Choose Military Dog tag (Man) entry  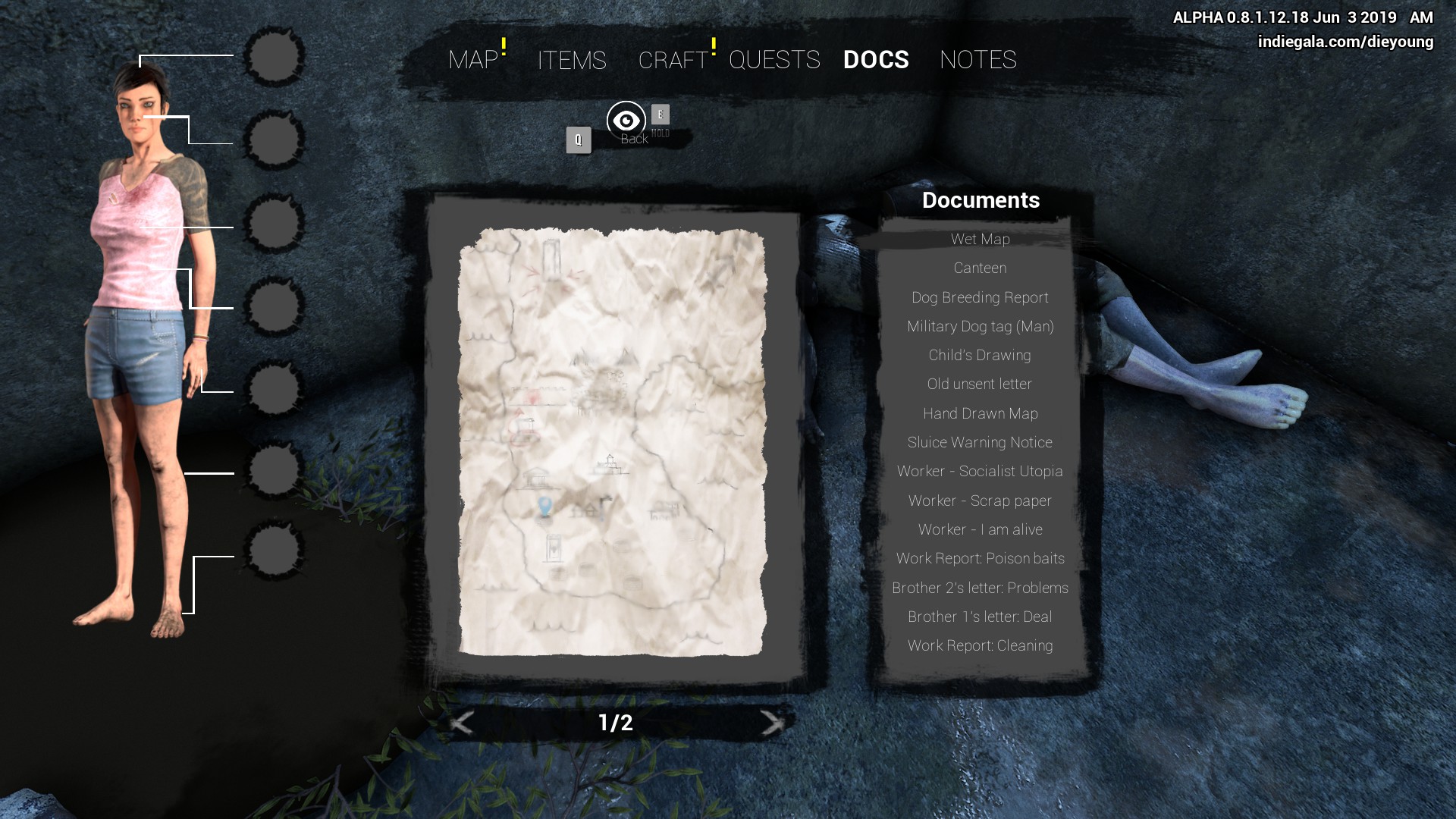tap(980, 327)
